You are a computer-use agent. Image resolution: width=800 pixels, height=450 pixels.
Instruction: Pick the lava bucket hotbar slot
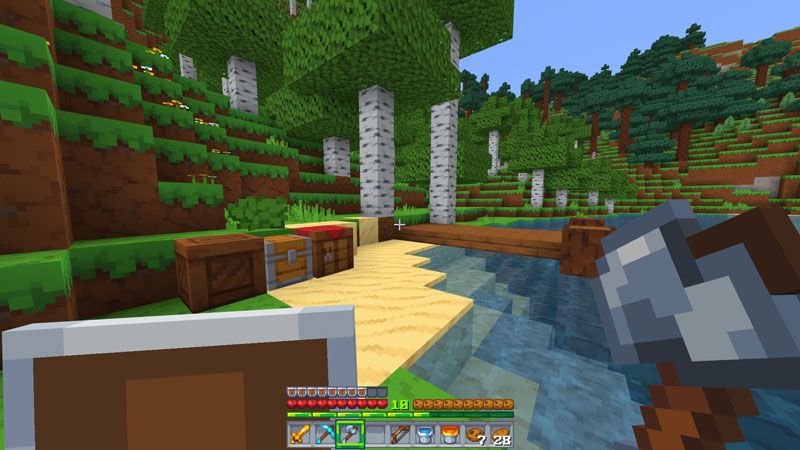pos(450,435)
